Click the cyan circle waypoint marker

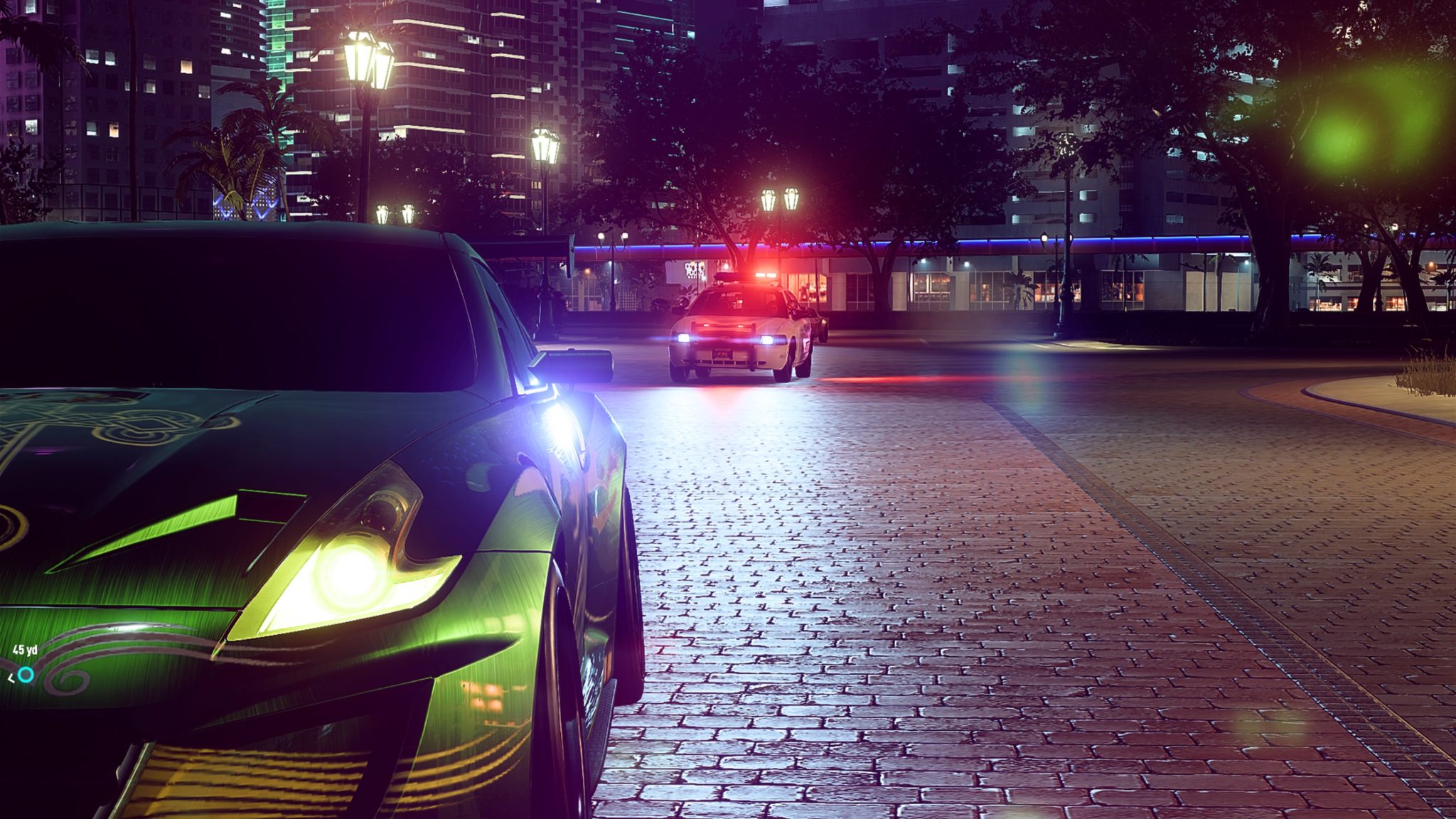pyautogui.click(x=26, y=674)
